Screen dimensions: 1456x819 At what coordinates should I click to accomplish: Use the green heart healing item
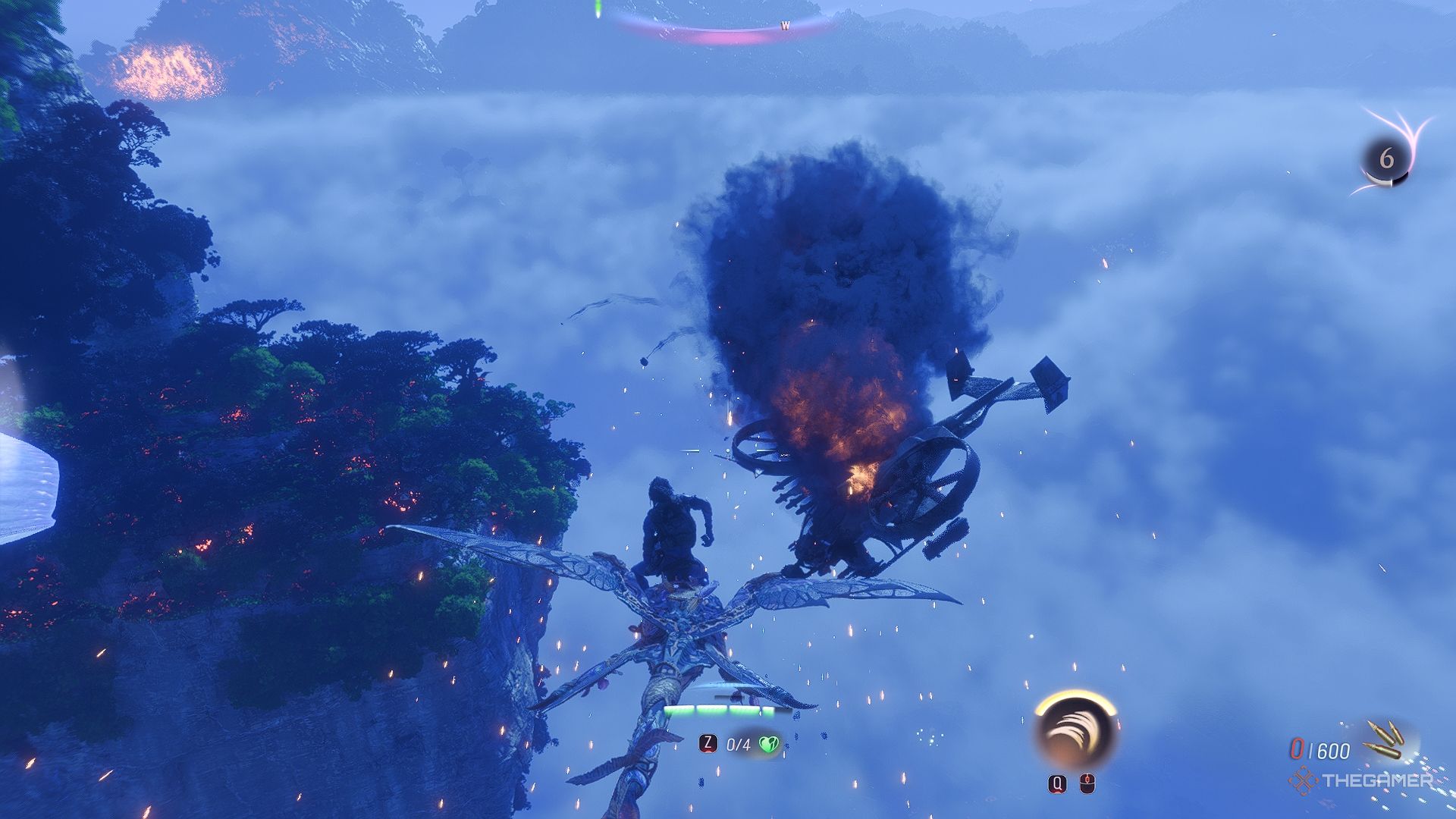click(769, 745)
